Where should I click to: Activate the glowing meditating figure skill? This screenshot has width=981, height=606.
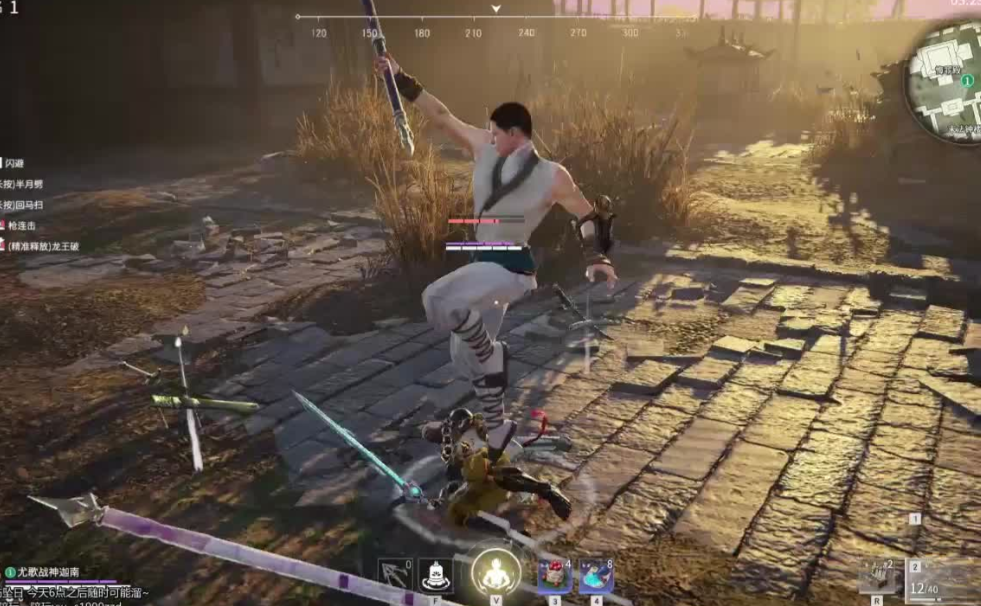[x=495, y=573]
